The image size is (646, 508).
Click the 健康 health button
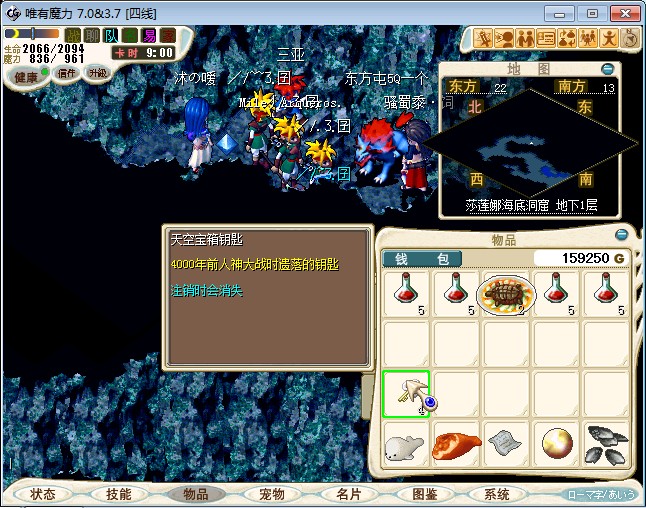(27, 77)
